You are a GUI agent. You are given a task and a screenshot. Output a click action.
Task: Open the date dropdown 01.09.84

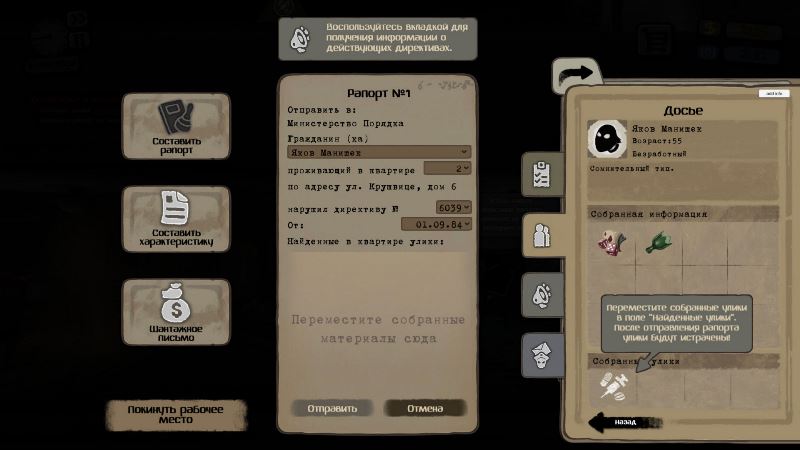442,224
